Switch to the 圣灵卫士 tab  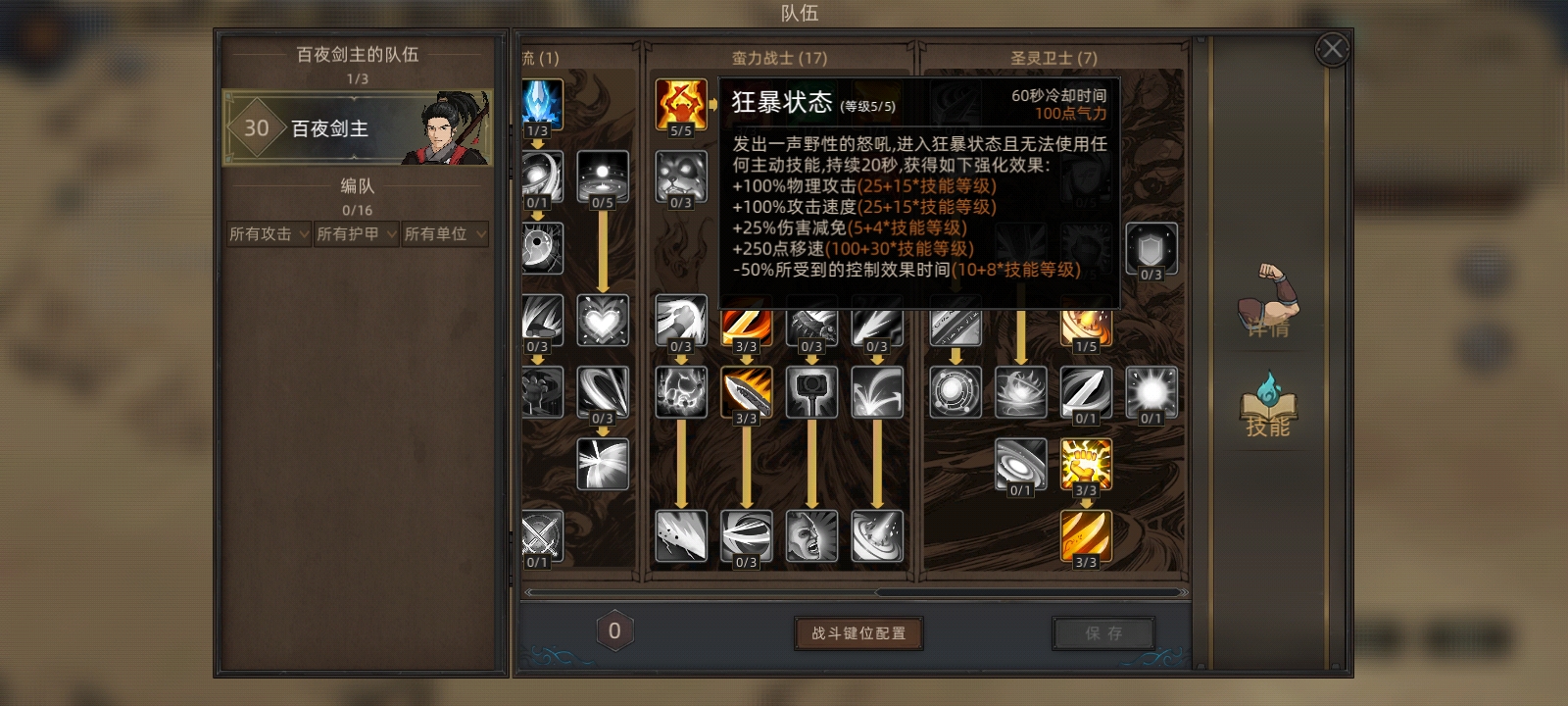(1052, 58)
